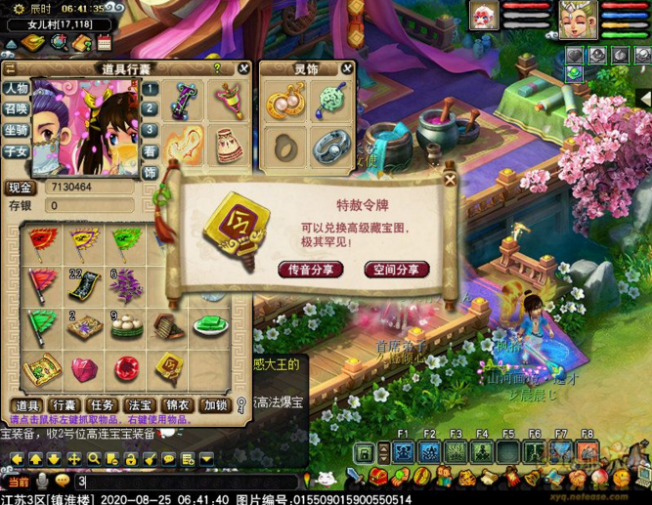This screenshot has width=652, height=505.
Task: Click the 空间分享 share button
Action: click(x=396, y=270)
